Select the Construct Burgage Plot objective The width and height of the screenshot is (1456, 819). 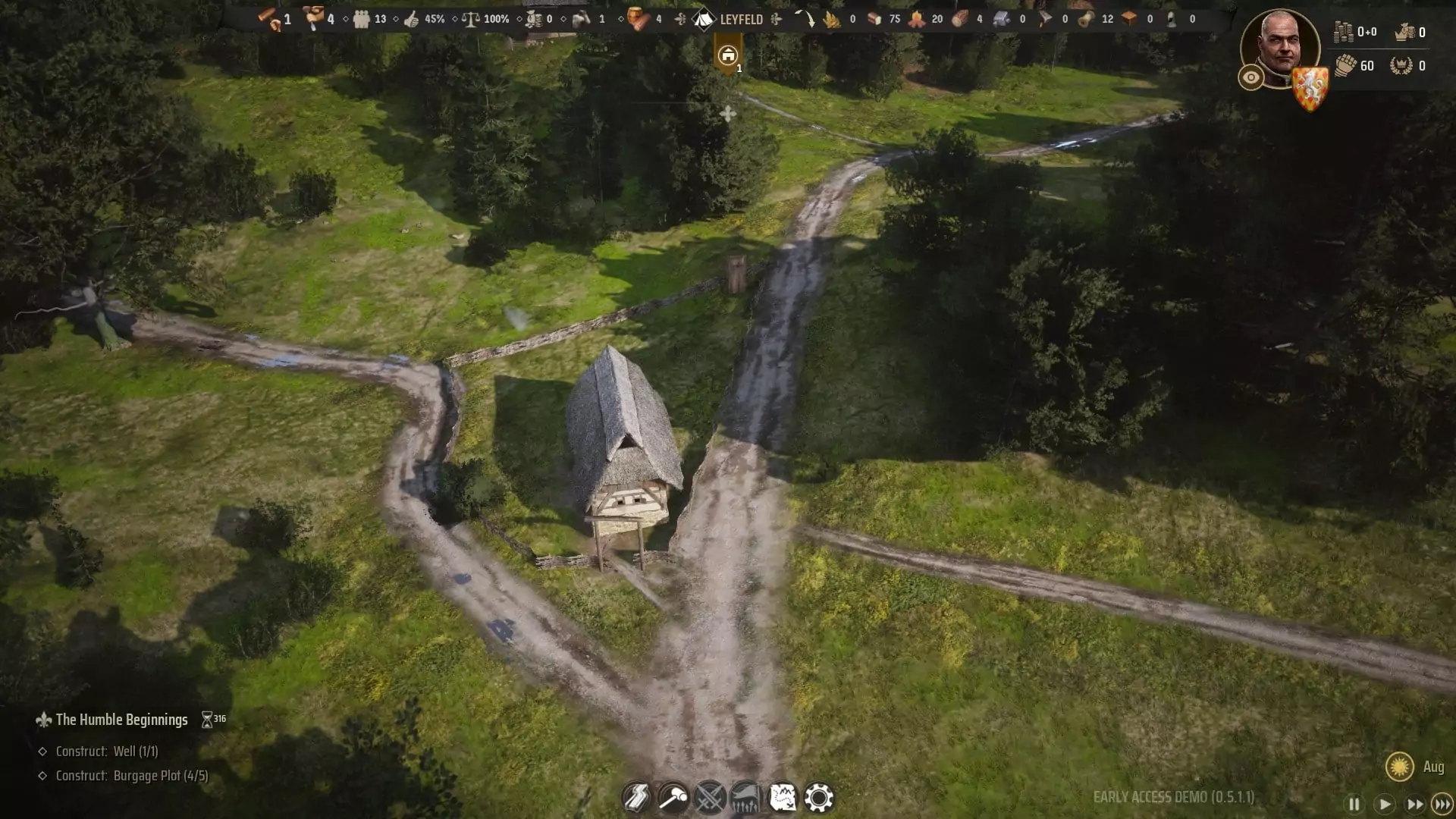click(x=132, y=776)
